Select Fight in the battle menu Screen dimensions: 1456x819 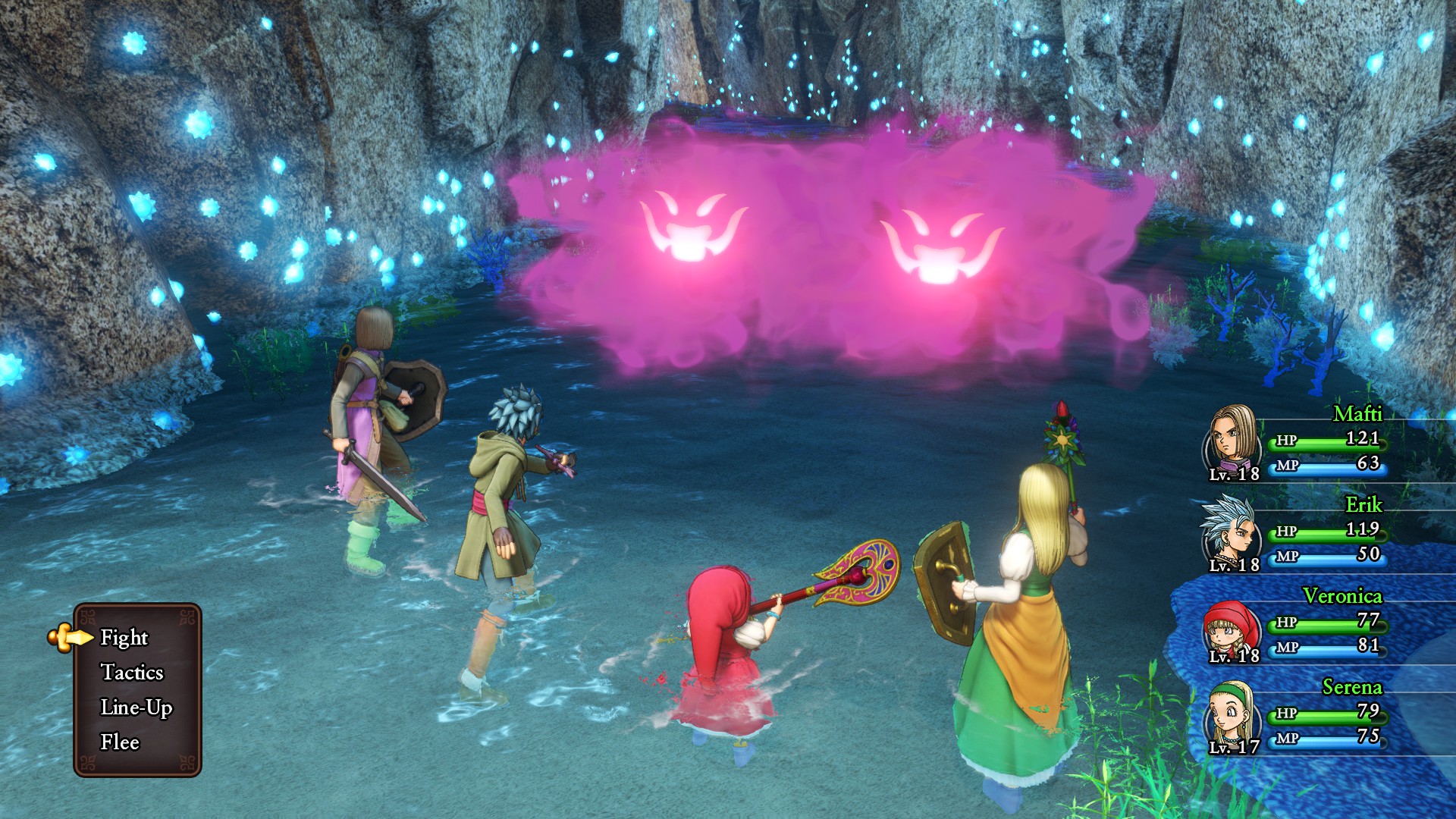(124, 638)
